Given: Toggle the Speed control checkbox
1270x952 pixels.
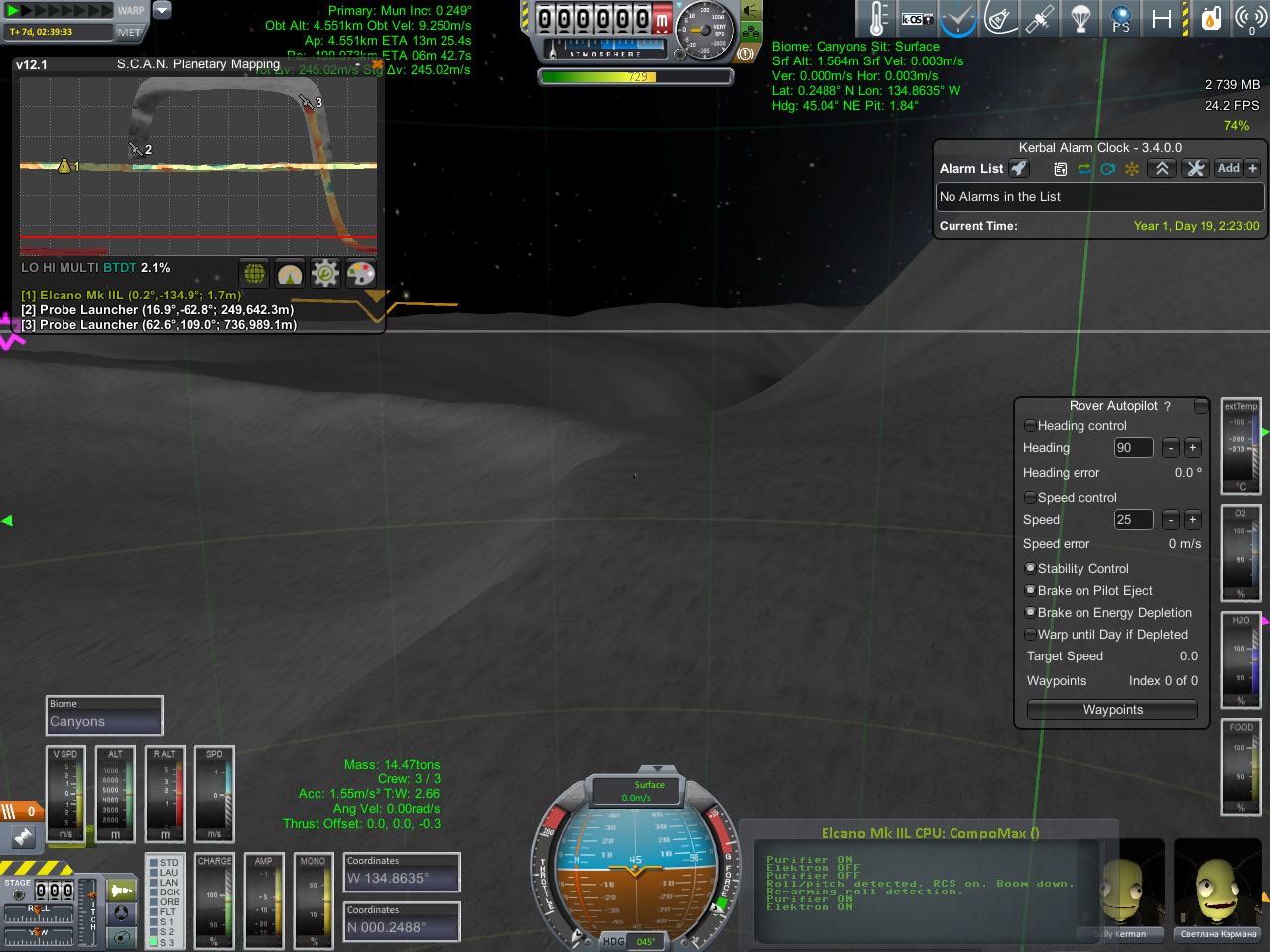Looking at the screenshot, I should [1030, 498].
